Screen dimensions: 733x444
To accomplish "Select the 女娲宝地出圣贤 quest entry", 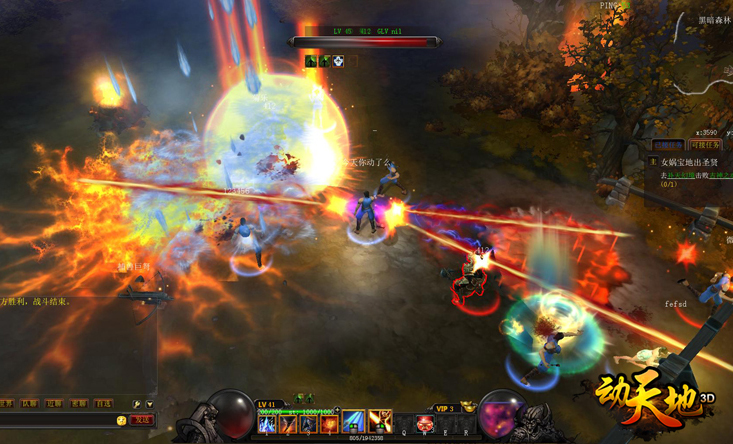I will tap(689, 162).
